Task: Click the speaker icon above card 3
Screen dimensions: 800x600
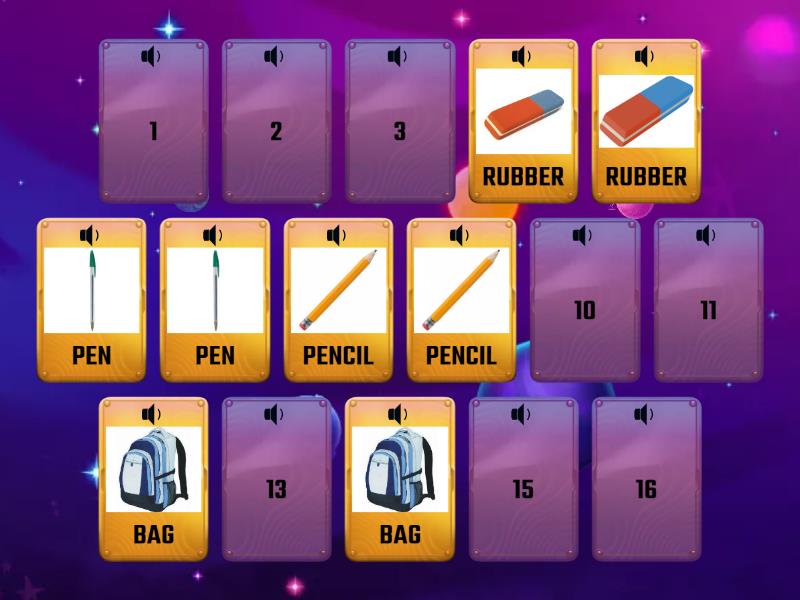Action: click(398, 57)
